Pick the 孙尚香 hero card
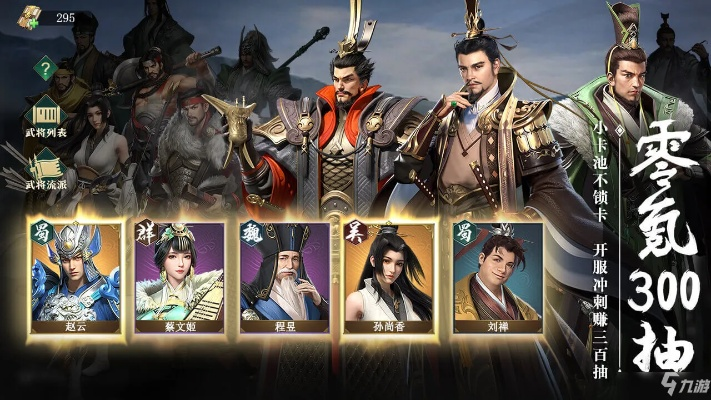The image size is (711, 400). 389,277
